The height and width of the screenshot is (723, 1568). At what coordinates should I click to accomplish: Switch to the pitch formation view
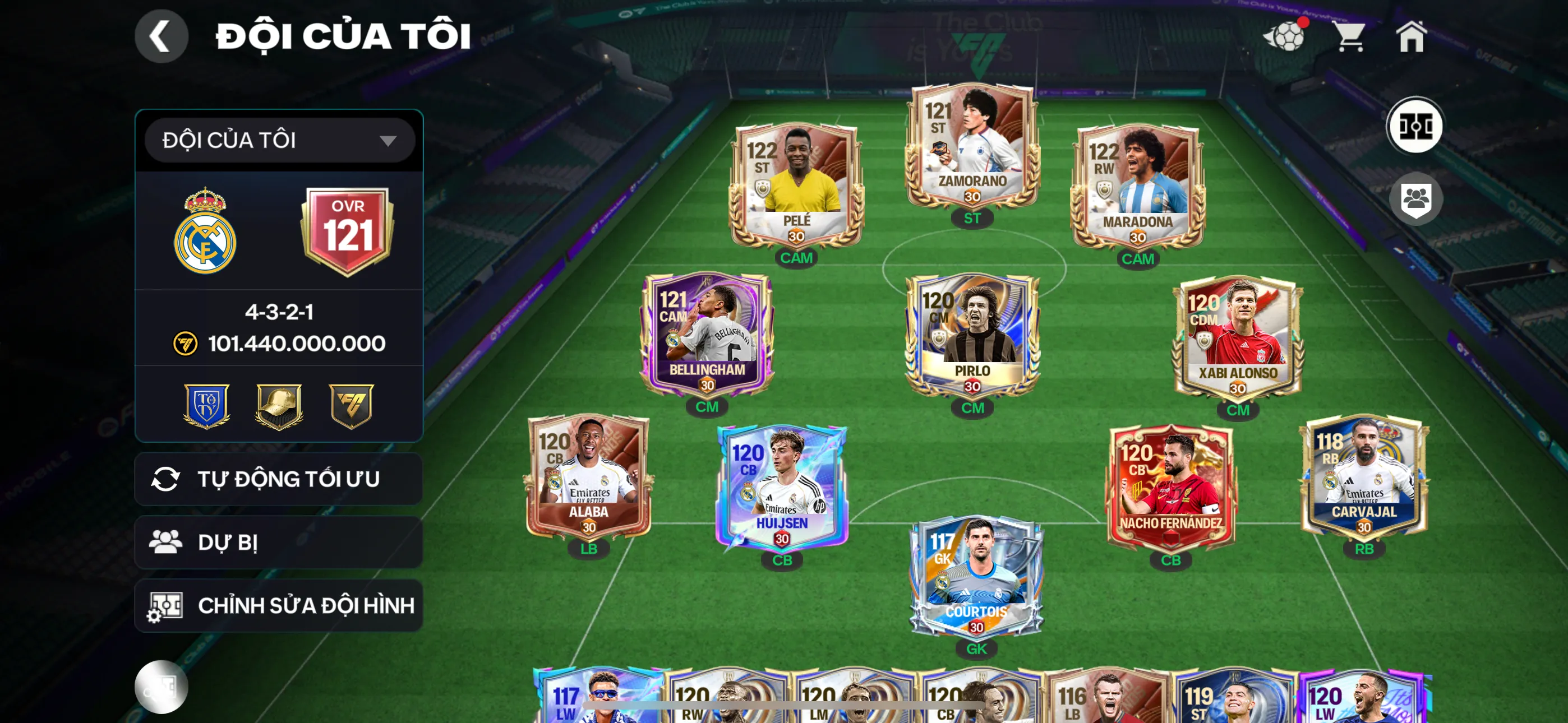point(1414,127)
